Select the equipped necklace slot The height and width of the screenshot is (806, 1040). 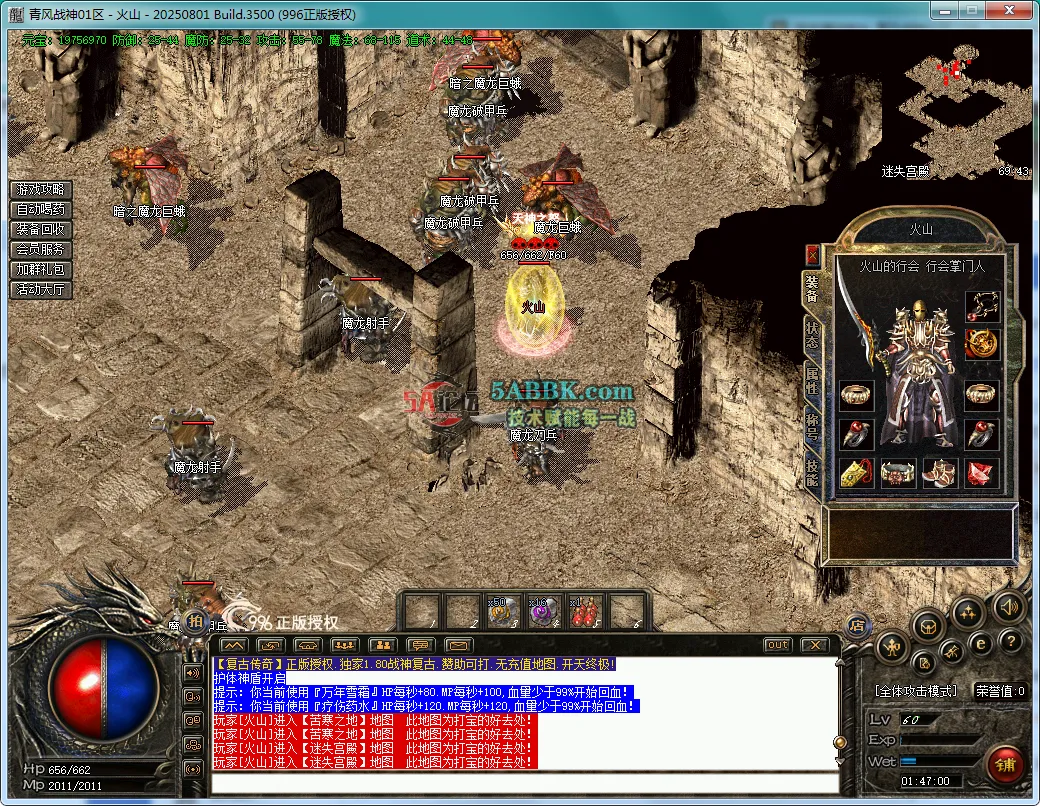(x=982, y=306)
